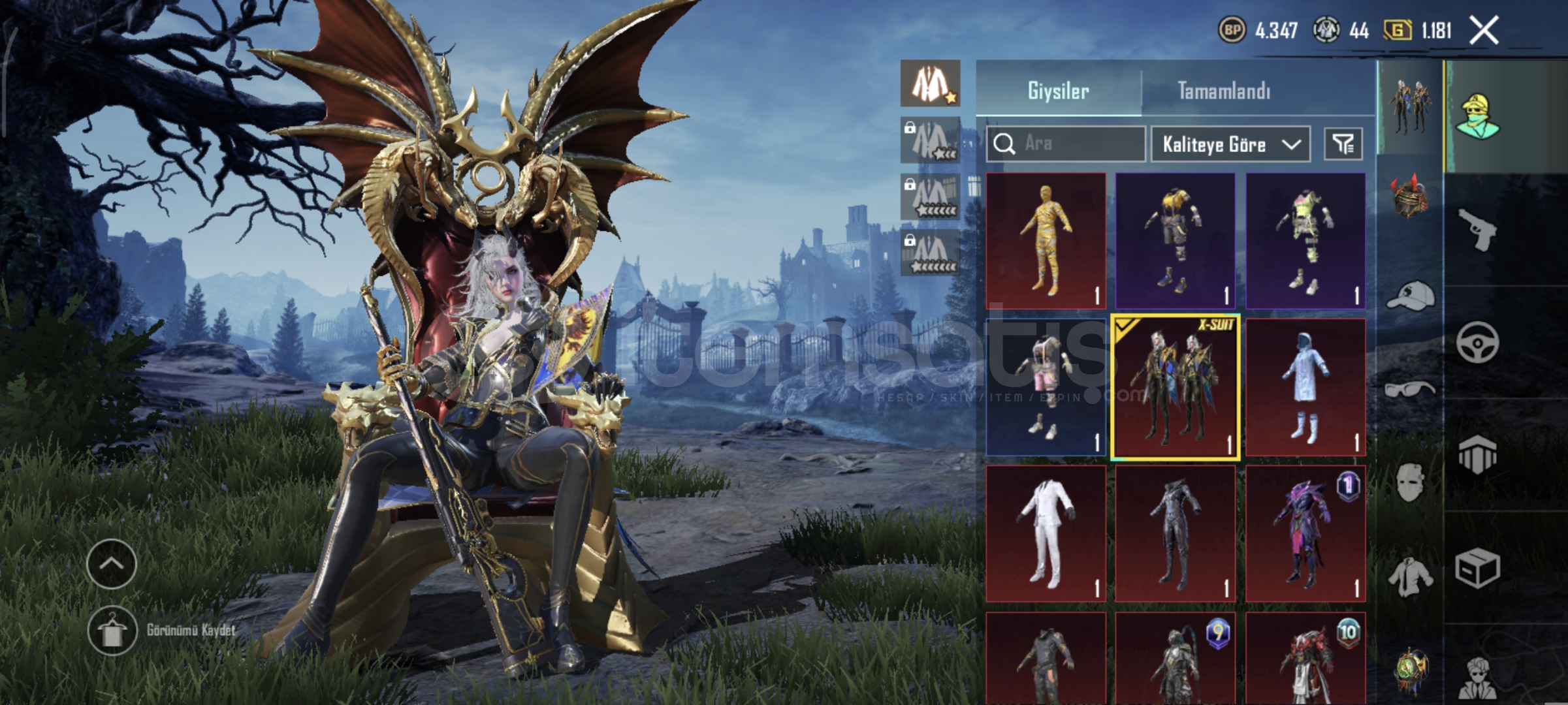
Task: Choose the X-Suit outfit tile
Action: pos(1175,388)
